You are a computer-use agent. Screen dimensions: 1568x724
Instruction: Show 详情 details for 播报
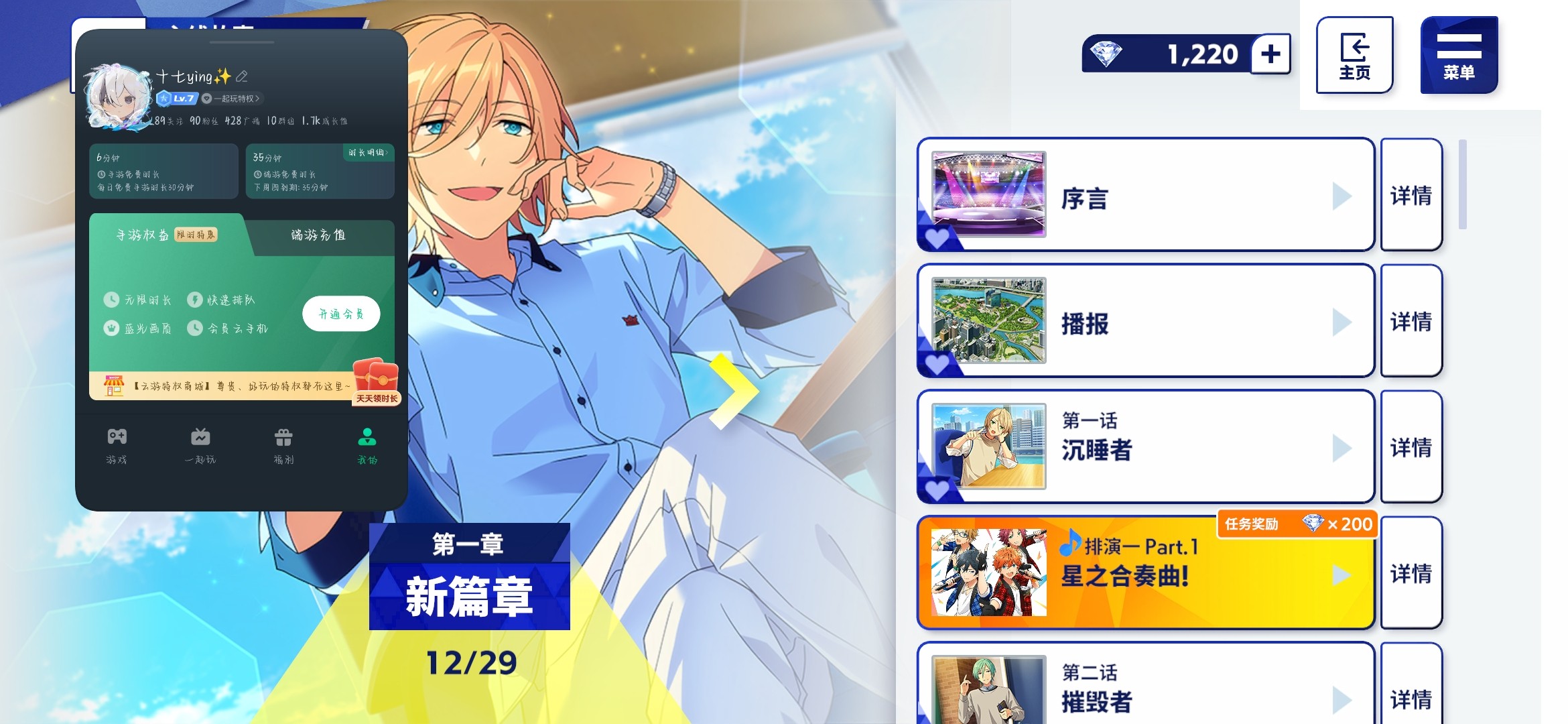tap(1411, 322)
